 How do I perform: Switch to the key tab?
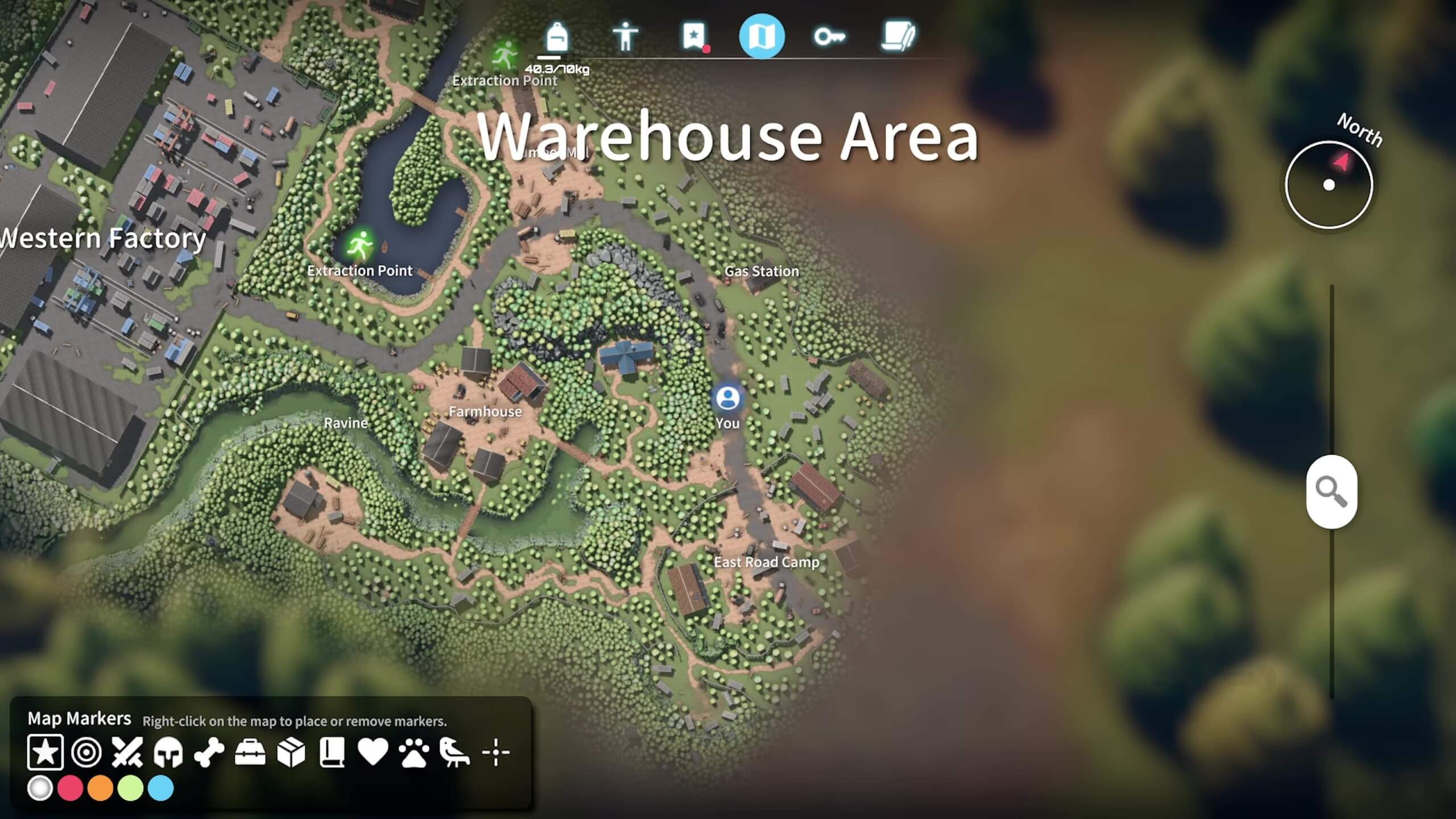[829, 38]
